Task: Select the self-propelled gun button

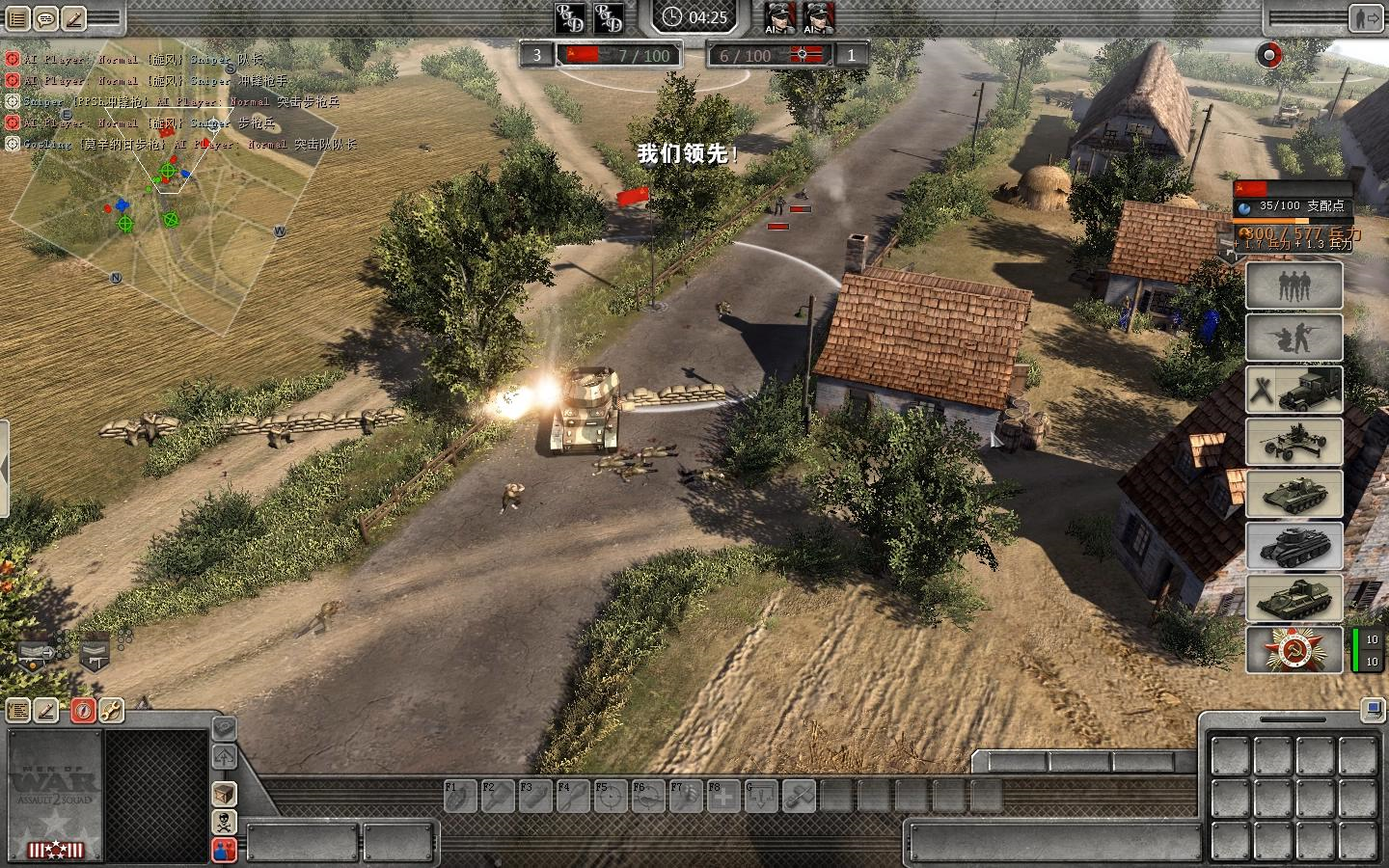Action: point(1294,598)
